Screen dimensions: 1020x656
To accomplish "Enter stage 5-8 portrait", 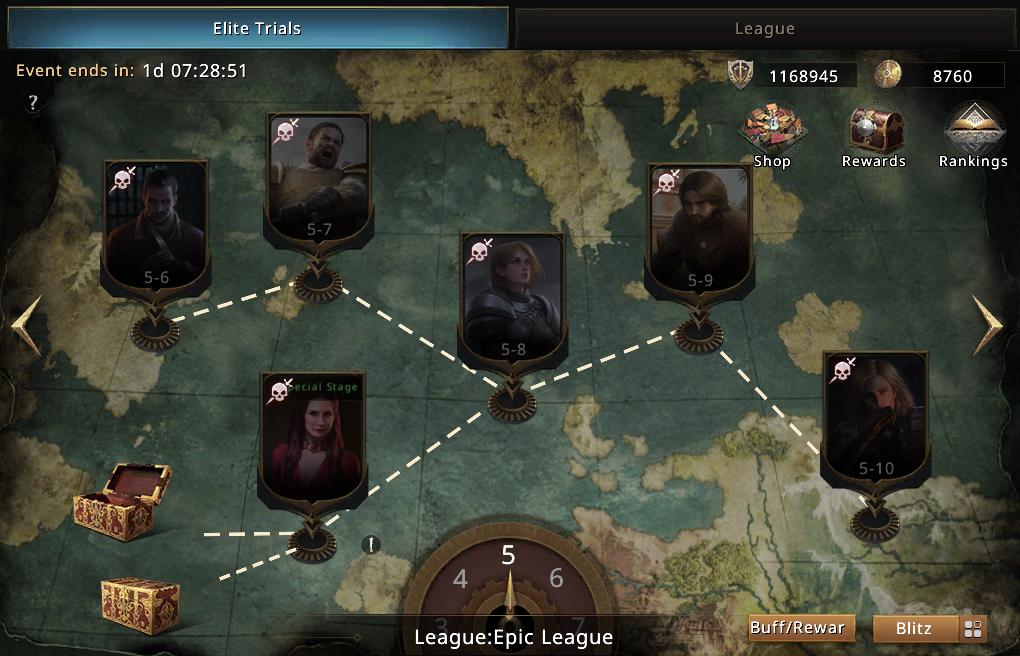I will pyautogui.click(x=512, y=298).
